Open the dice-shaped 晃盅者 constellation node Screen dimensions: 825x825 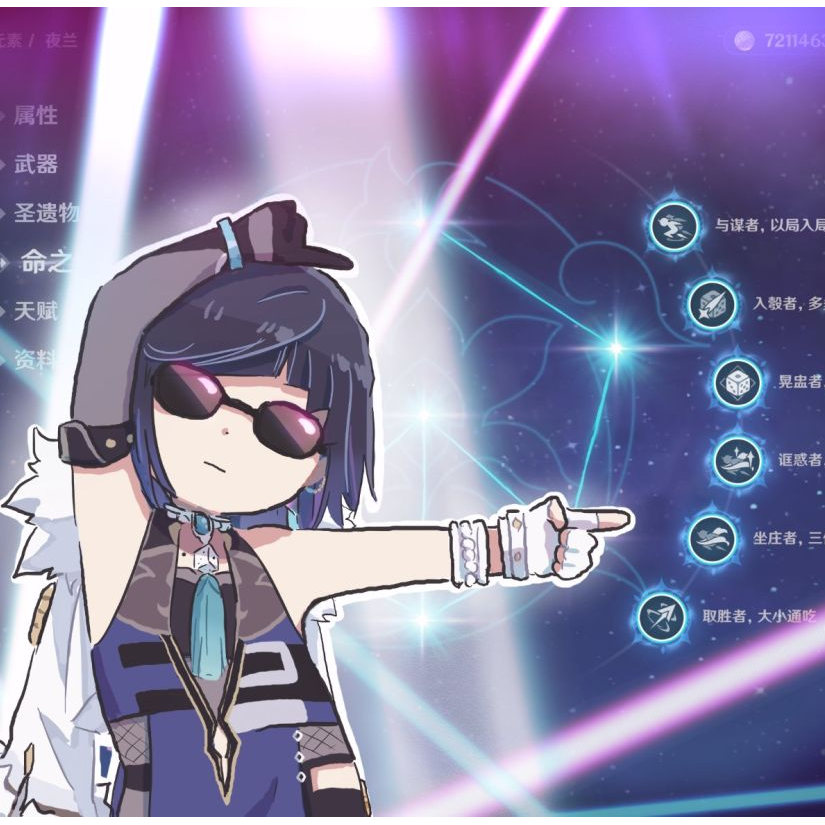tap(737, 383)
